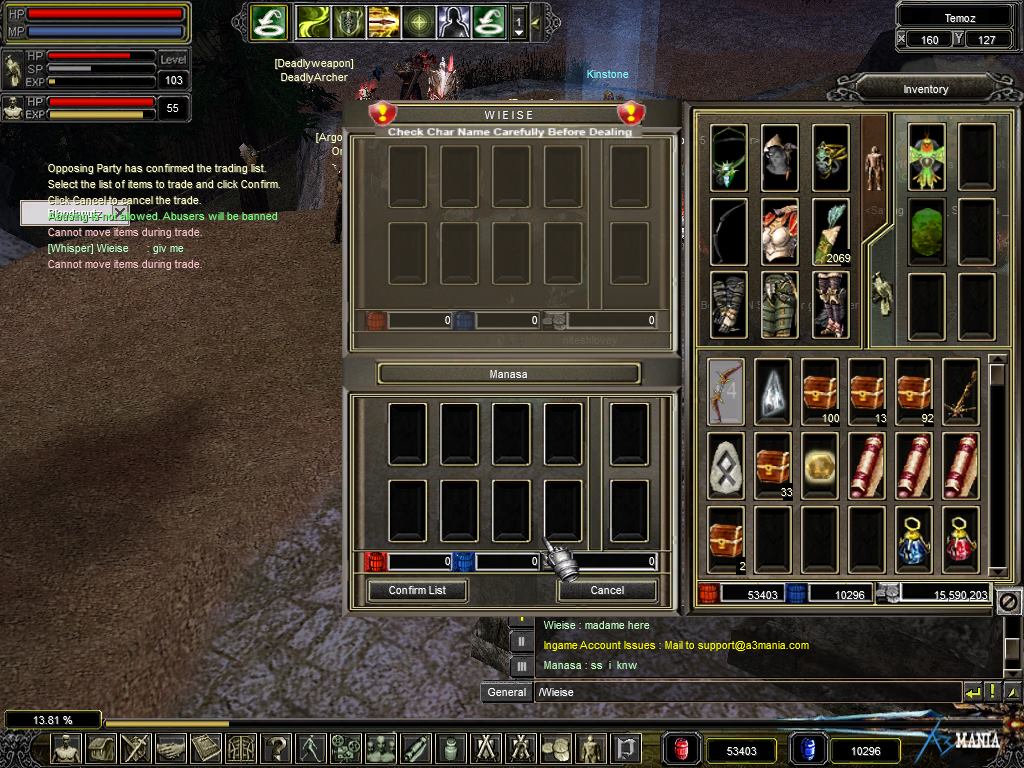Choose the rune stone inventory item

pyautogui.click(x=726, y=465)
